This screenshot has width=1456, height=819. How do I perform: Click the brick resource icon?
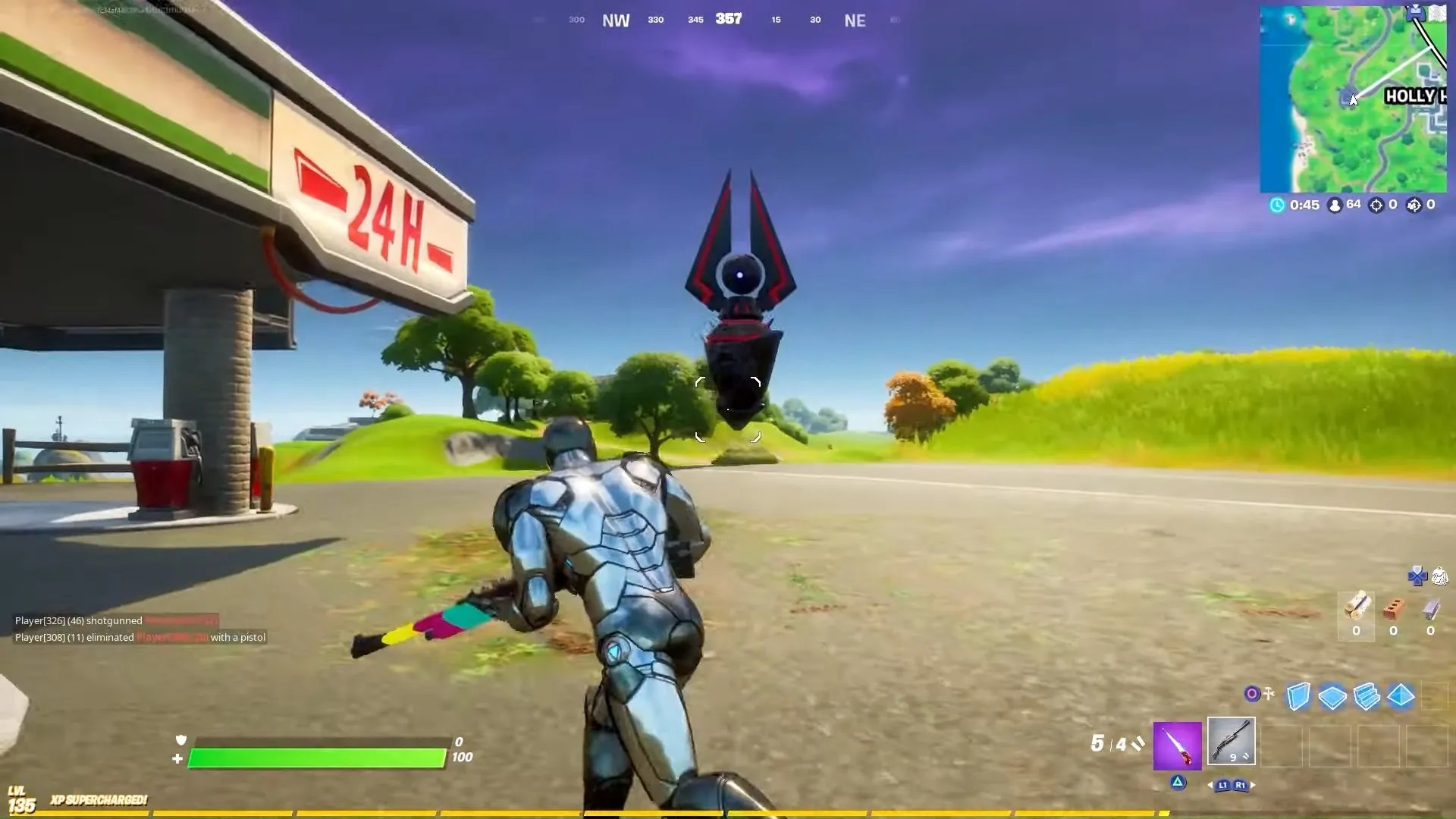point(1394,609)
